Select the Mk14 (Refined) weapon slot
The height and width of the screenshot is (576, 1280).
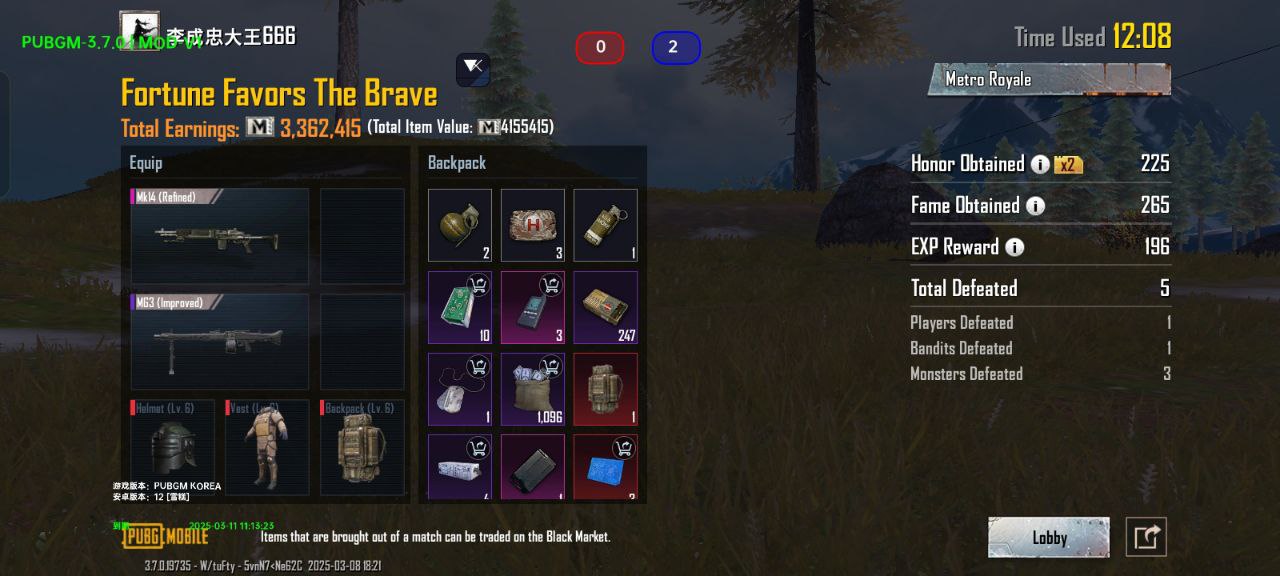tap(220, 236)
